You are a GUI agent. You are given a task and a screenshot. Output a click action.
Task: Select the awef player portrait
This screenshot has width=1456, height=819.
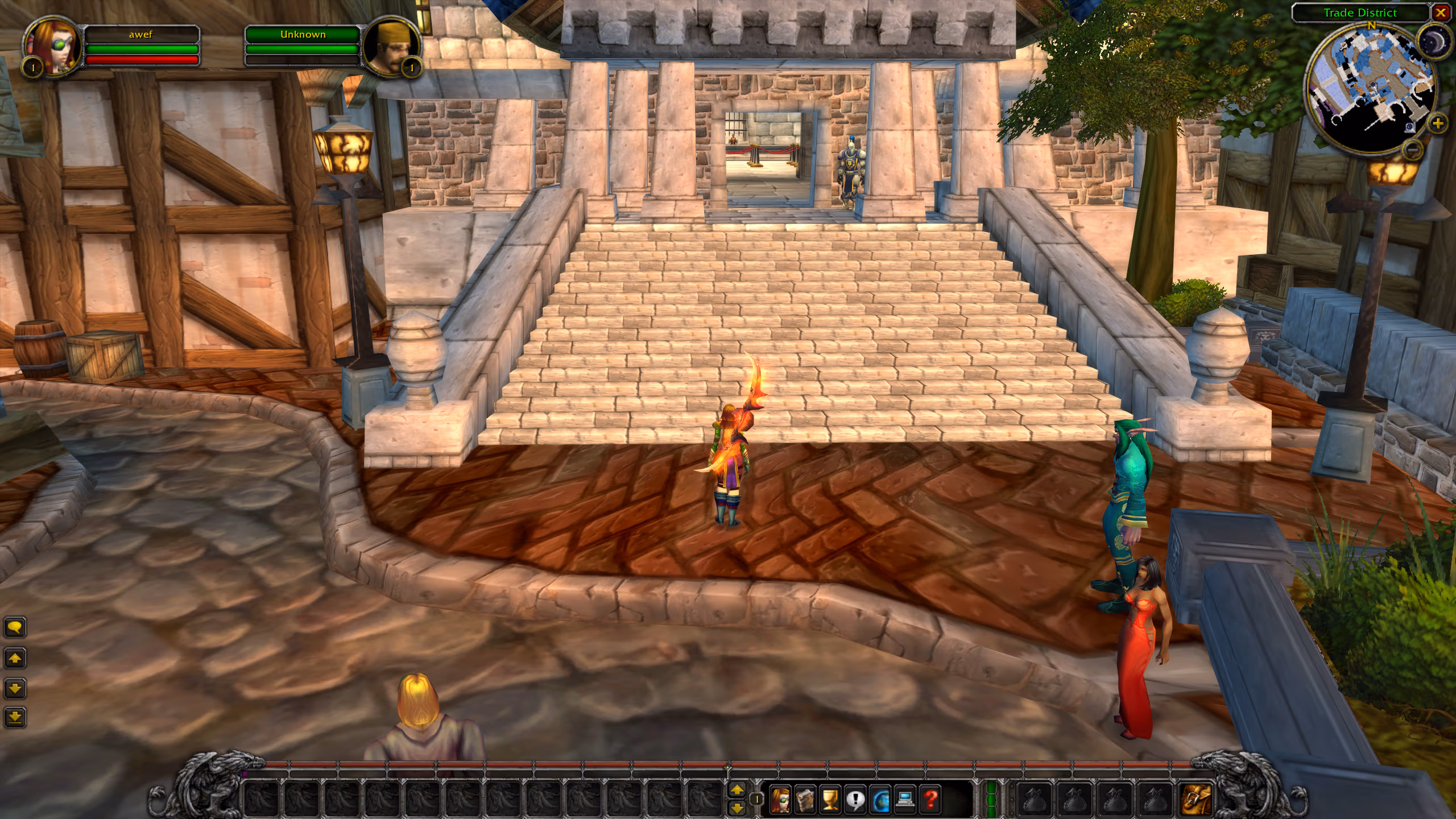click(x=52, y=47)
